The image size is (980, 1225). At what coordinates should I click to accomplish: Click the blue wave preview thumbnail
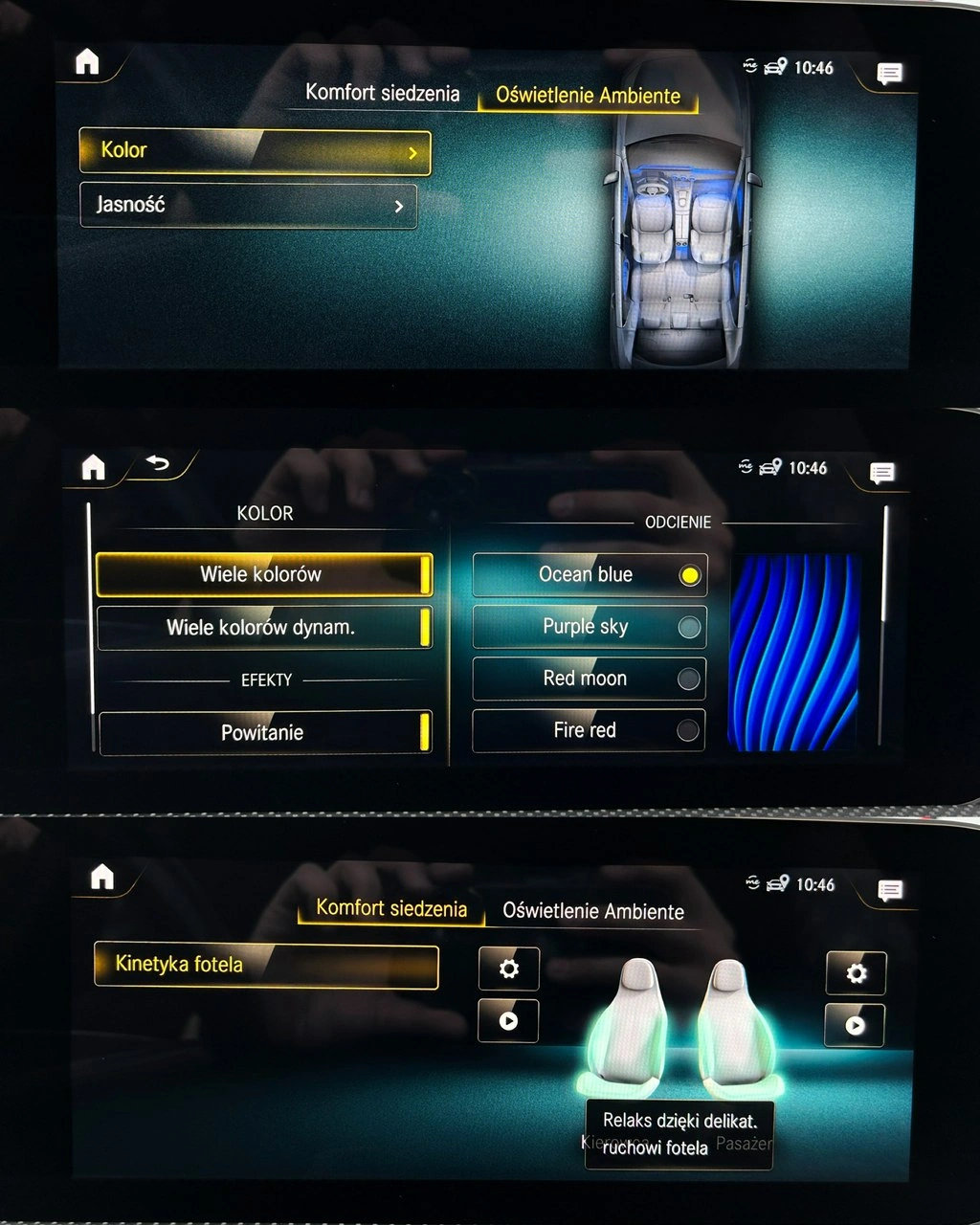click(793, 652)
